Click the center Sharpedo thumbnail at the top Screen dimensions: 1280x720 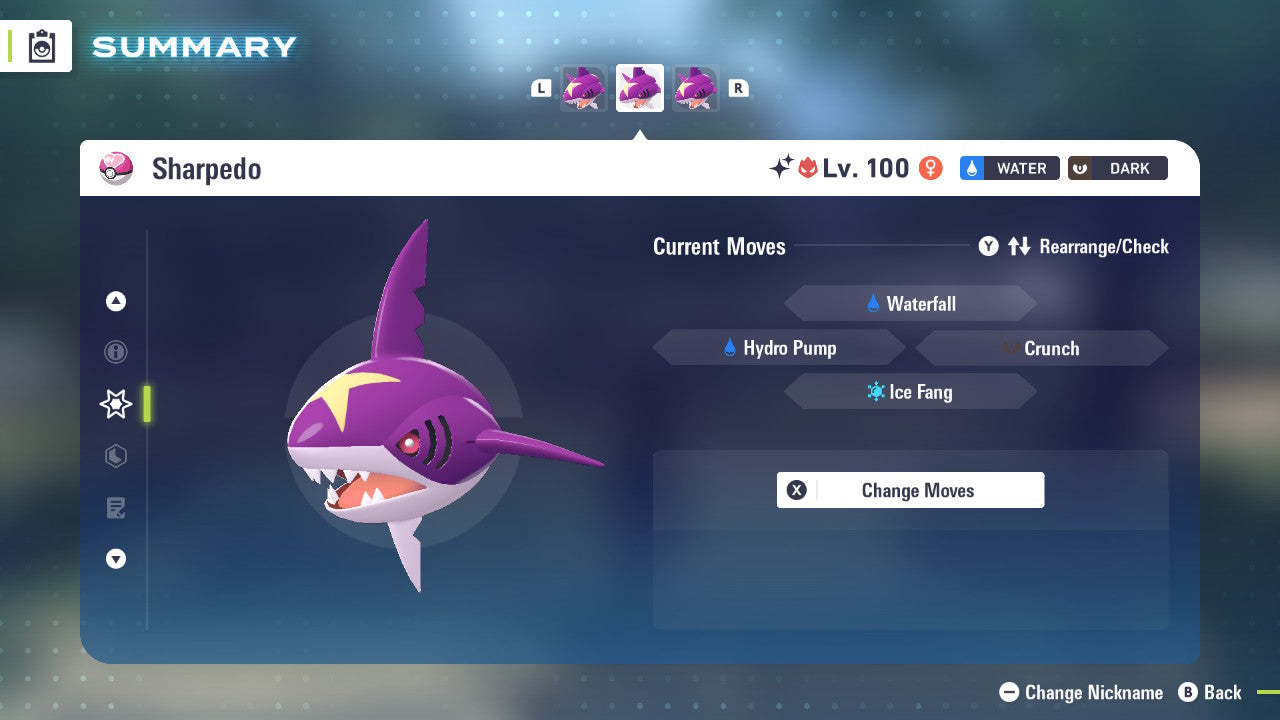click(639, 87)
